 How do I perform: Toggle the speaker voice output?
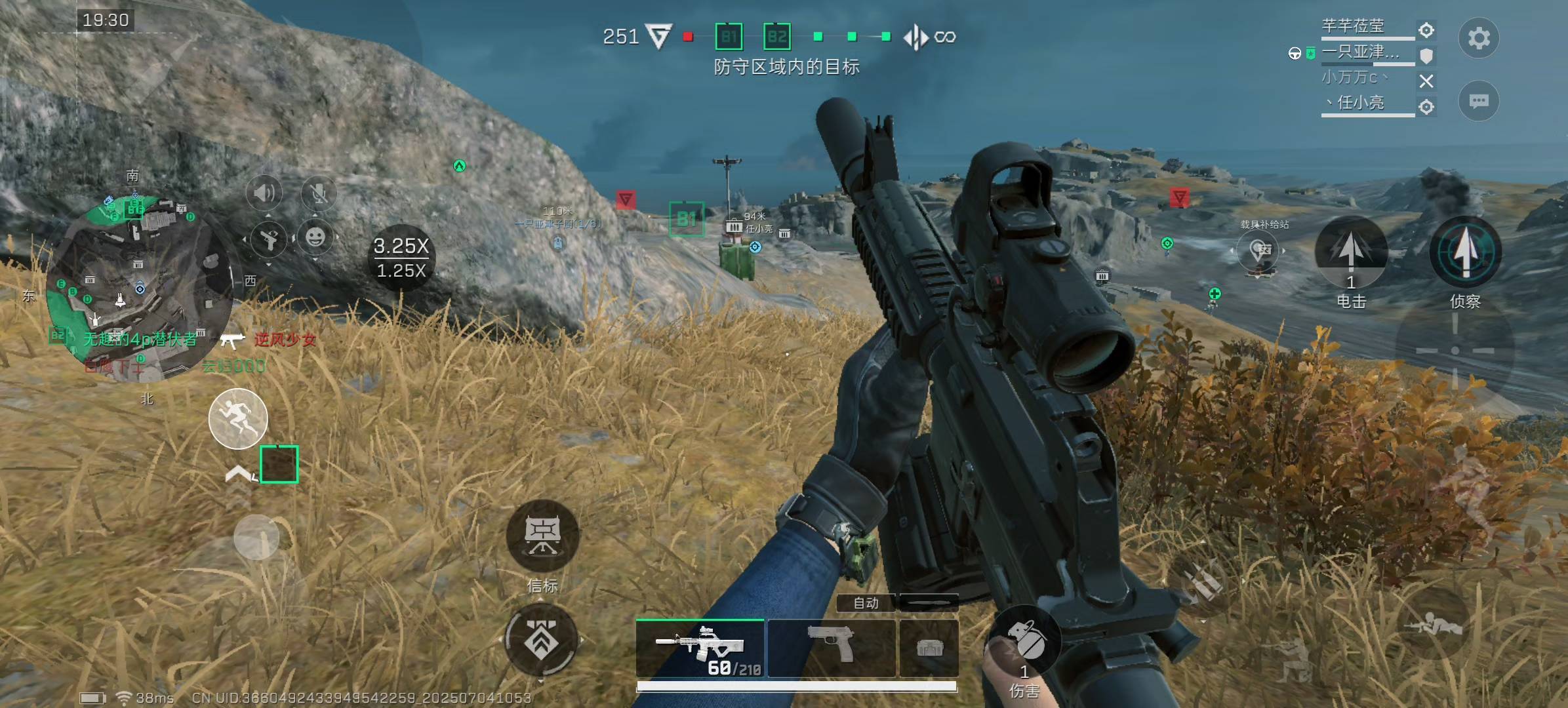[264, 193]
